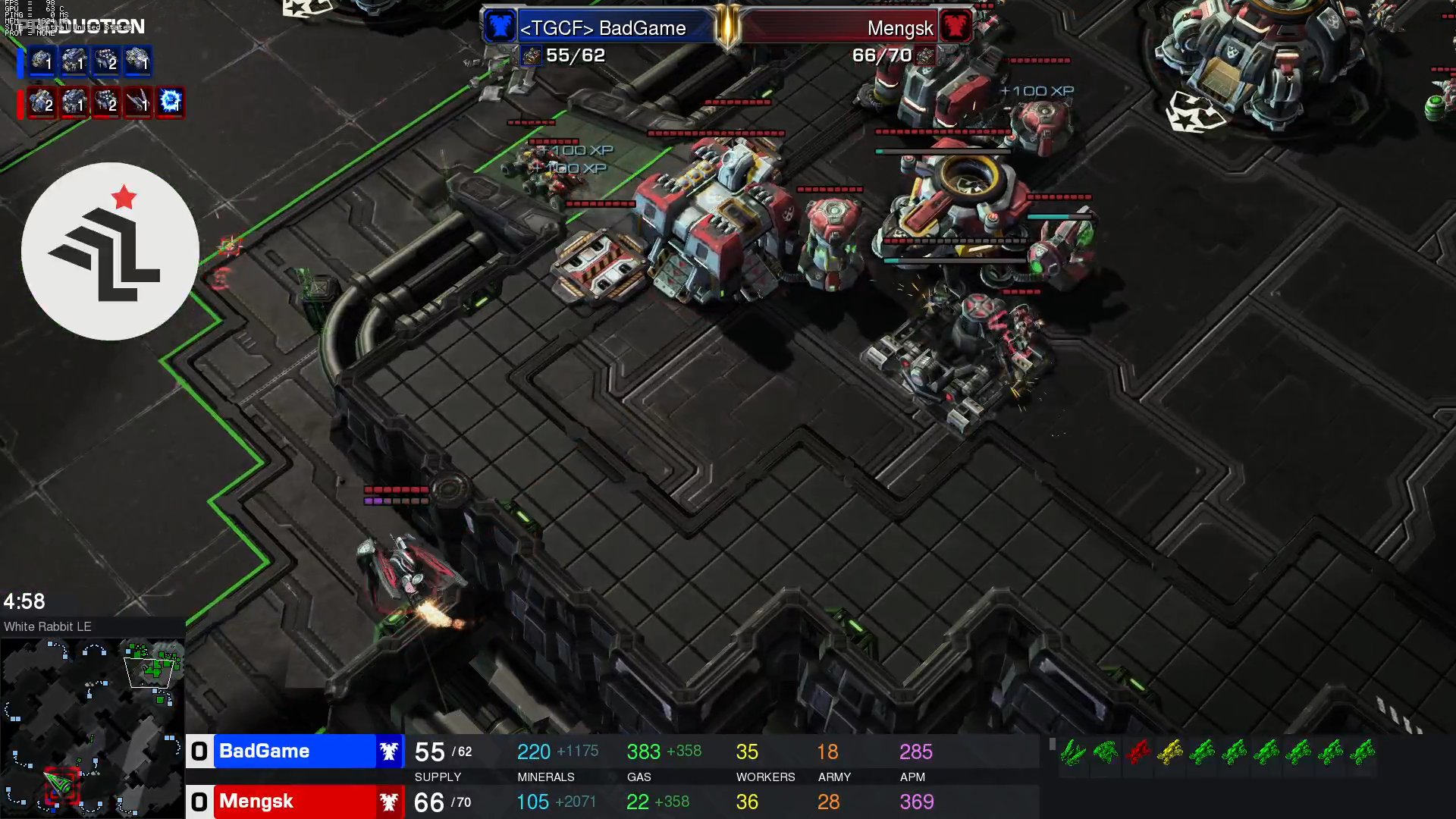
Task: Select the red destroyed-unit icon in the kill panel
Action: [x=1137, y=752]
